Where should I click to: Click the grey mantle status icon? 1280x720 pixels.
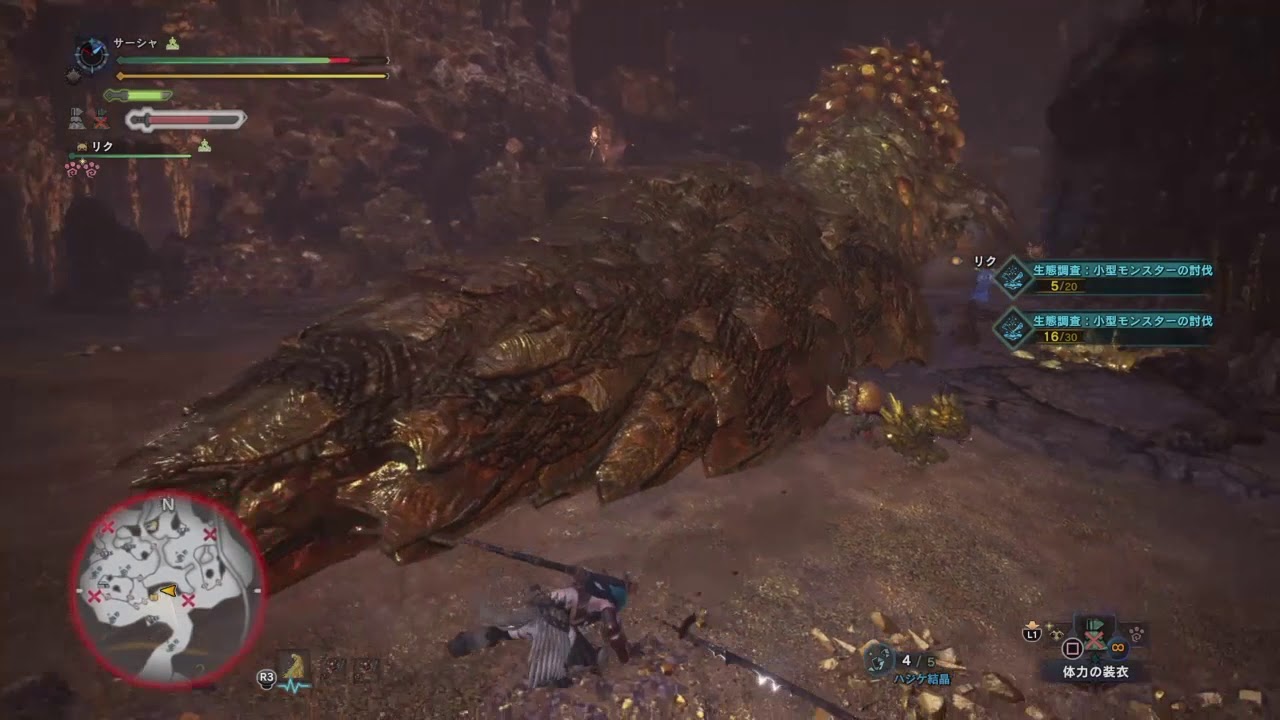coord(77,119)
